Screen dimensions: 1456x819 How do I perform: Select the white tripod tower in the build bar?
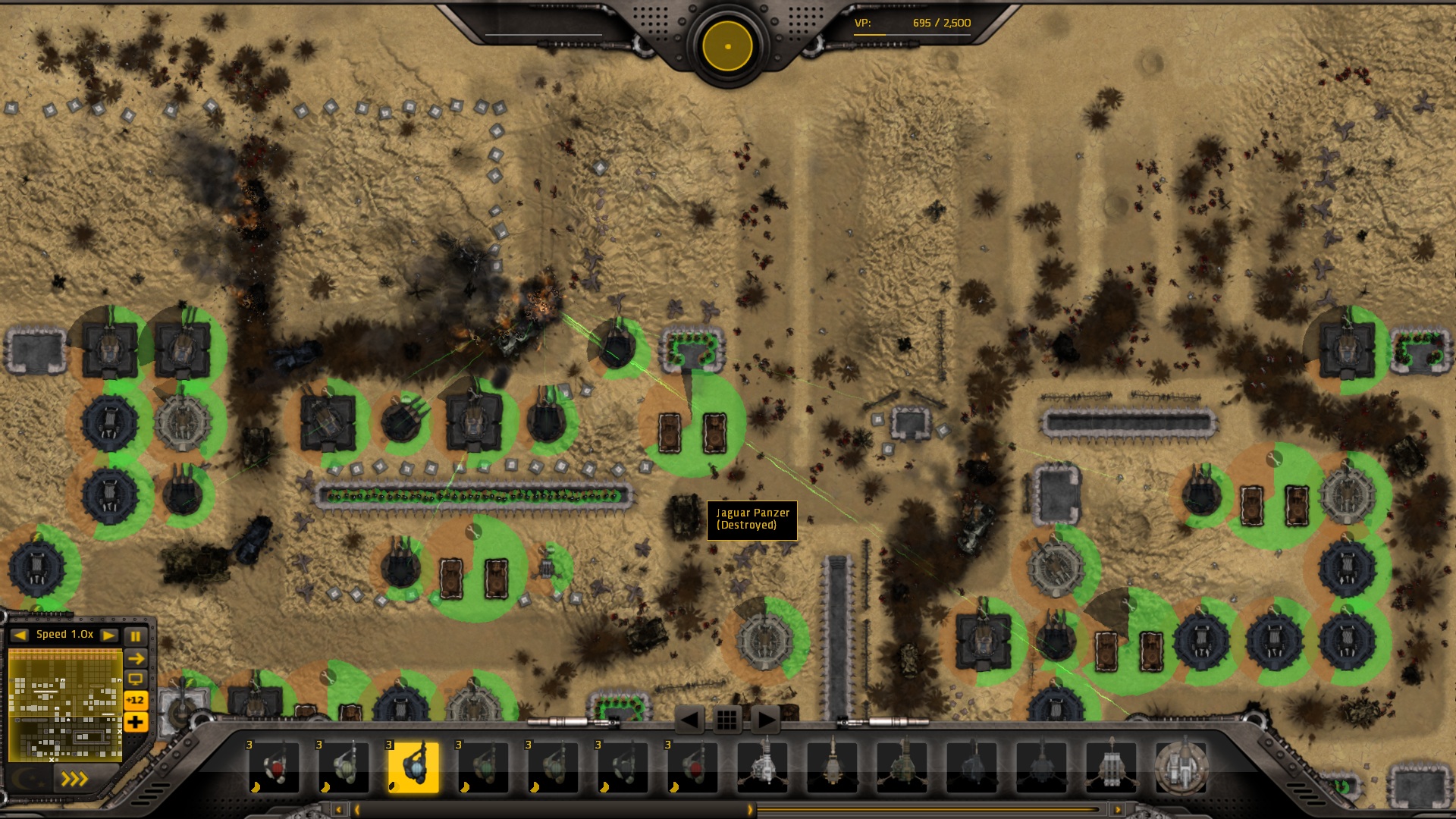coord(762,767)
